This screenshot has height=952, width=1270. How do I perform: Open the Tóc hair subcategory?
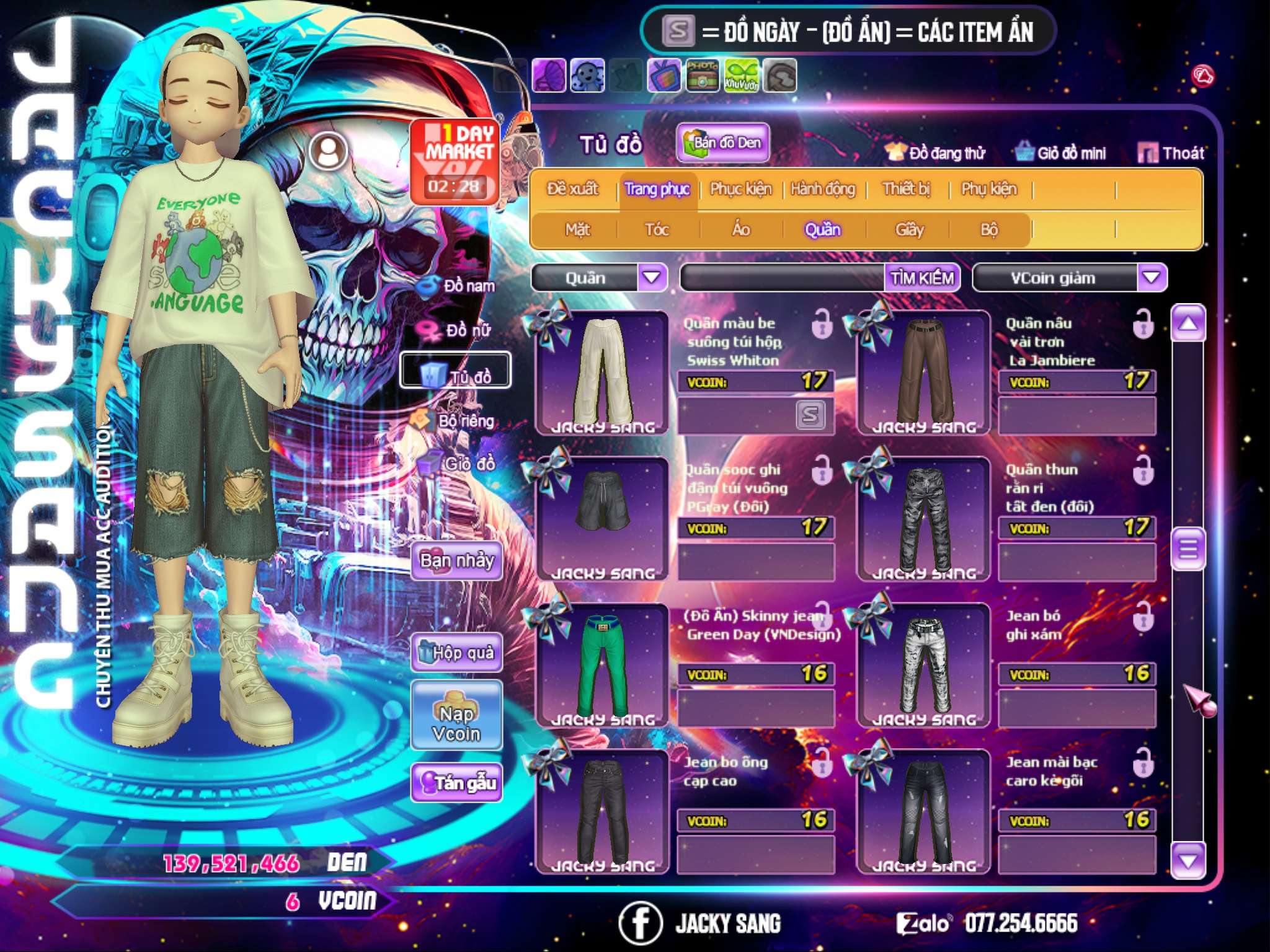click(657, 230)
